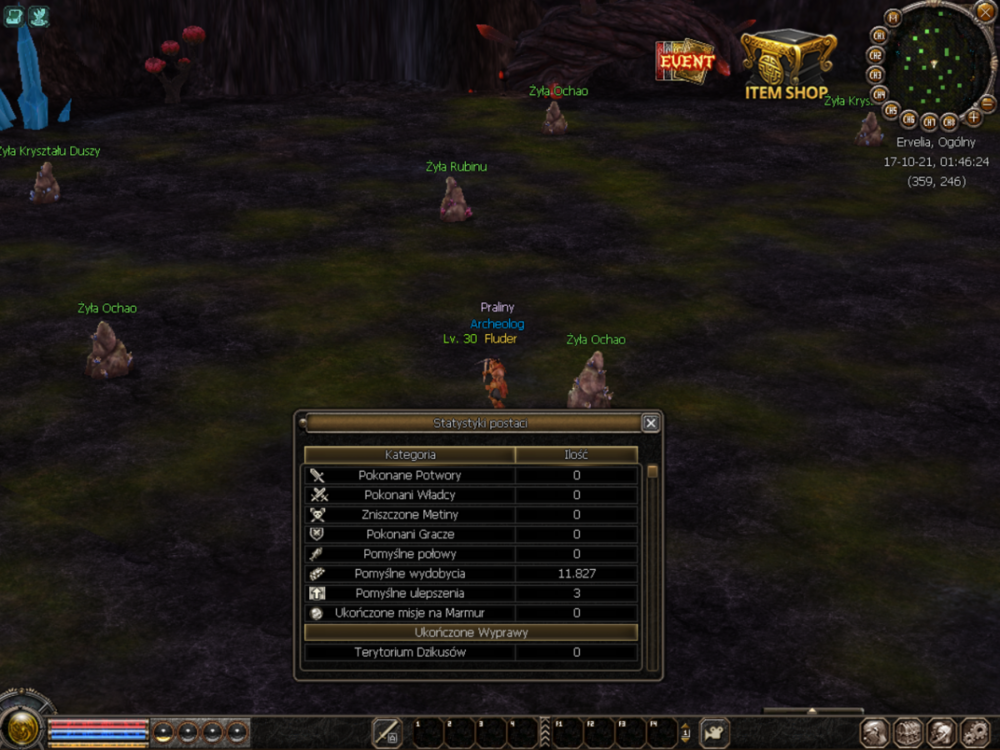Select the Pomyślne wydobycia statistics row
Screen dimensions: 1000x750
470,574
